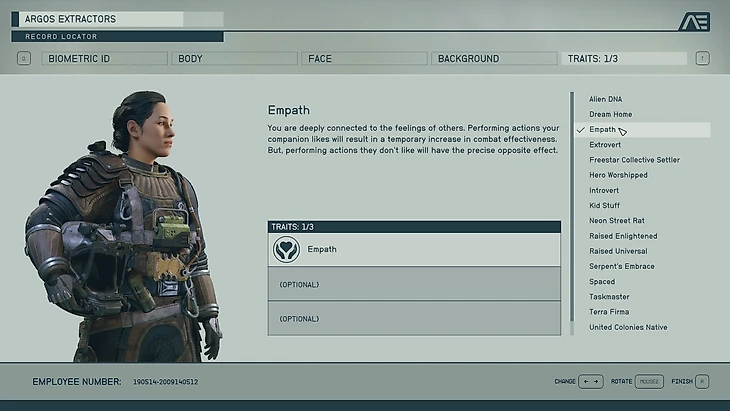Switch to the Biometric ID tab
This screenshot has height=411, width=730.
coord(104,59)
